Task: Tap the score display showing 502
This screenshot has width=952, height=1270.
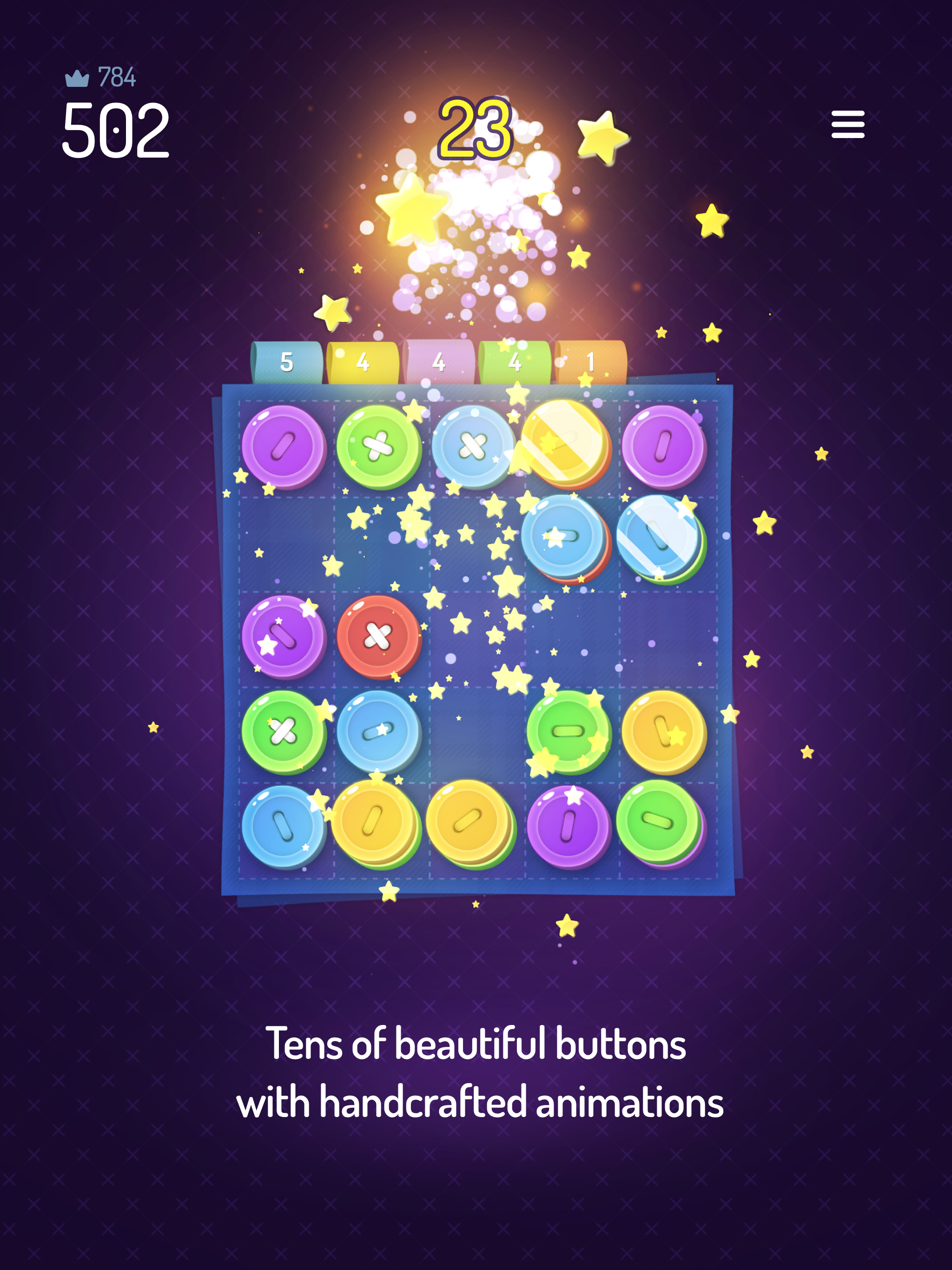Action: [x=115, y=129]
